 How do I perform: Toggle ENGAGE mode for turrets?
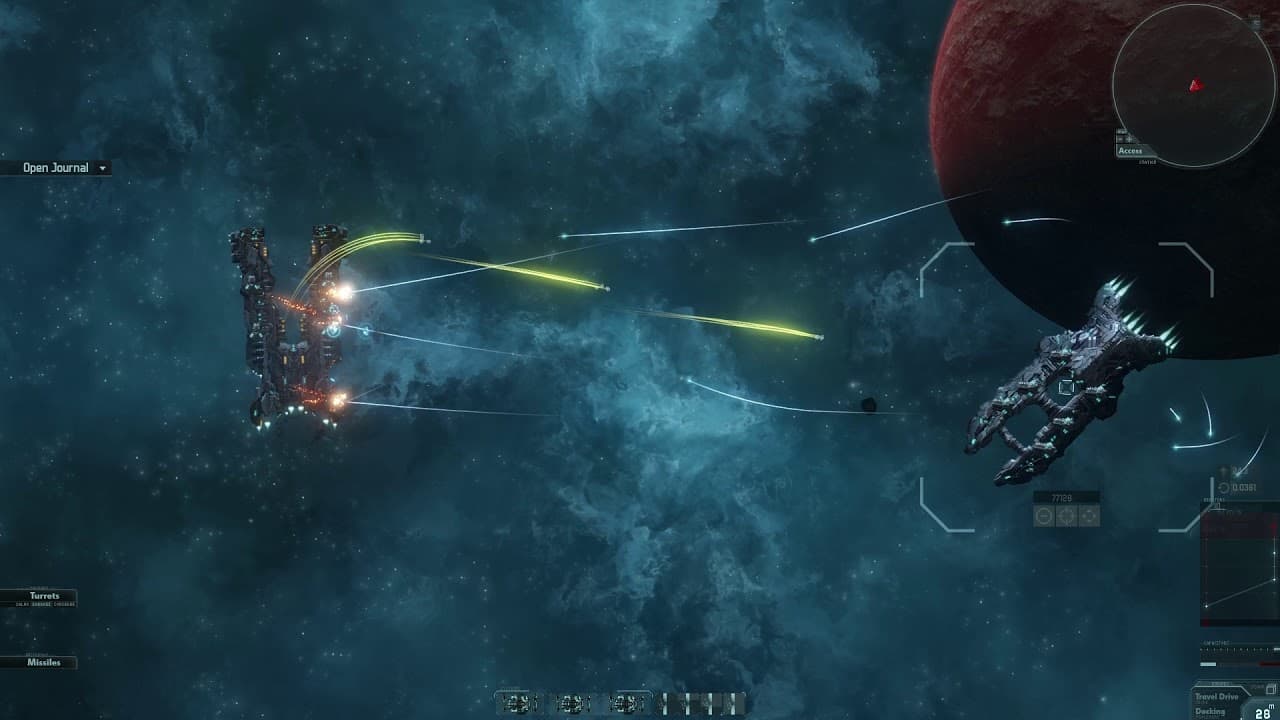[42, 605]
